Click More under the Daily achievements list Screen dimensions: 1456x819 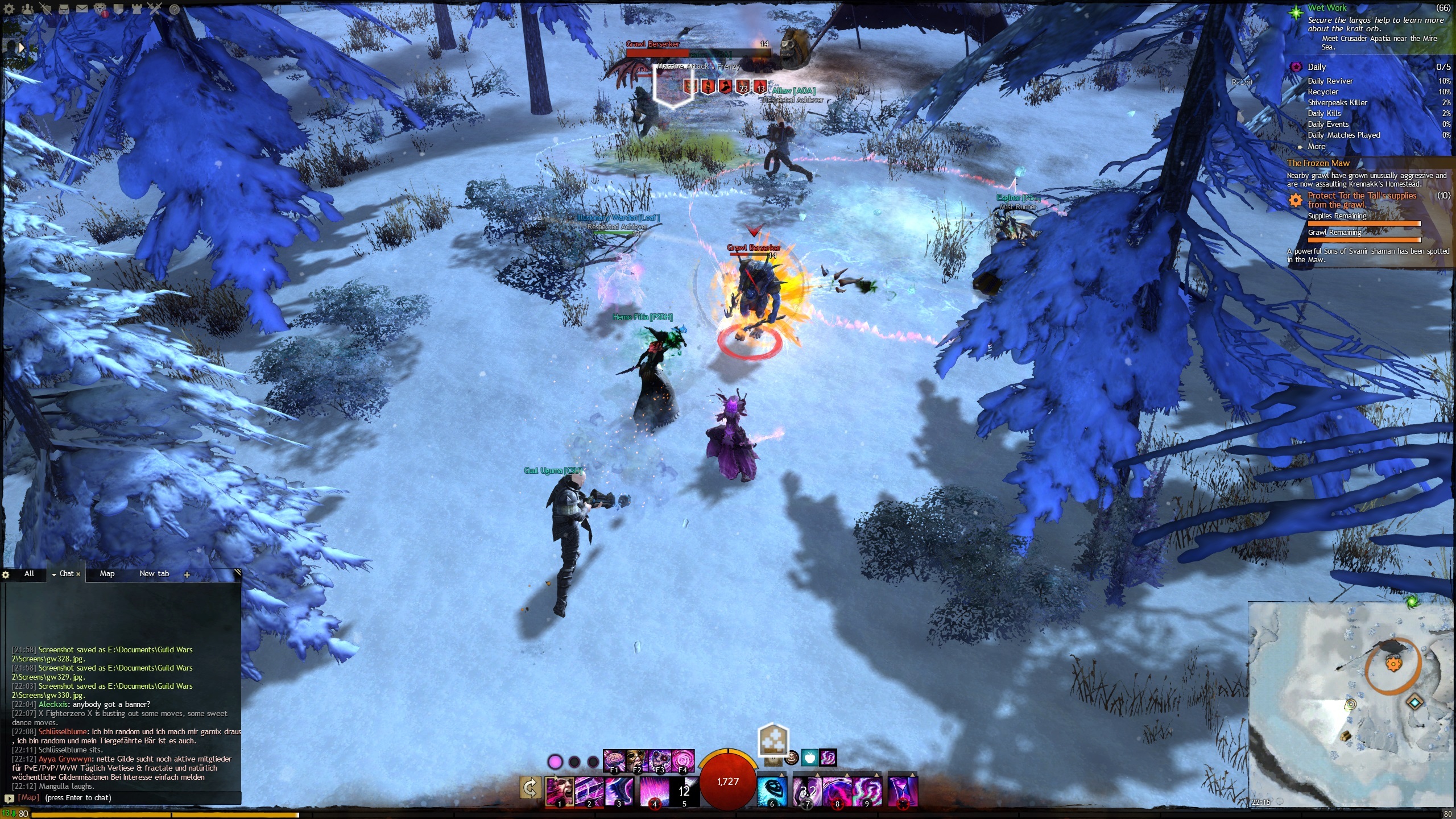tap(1316, 146)
